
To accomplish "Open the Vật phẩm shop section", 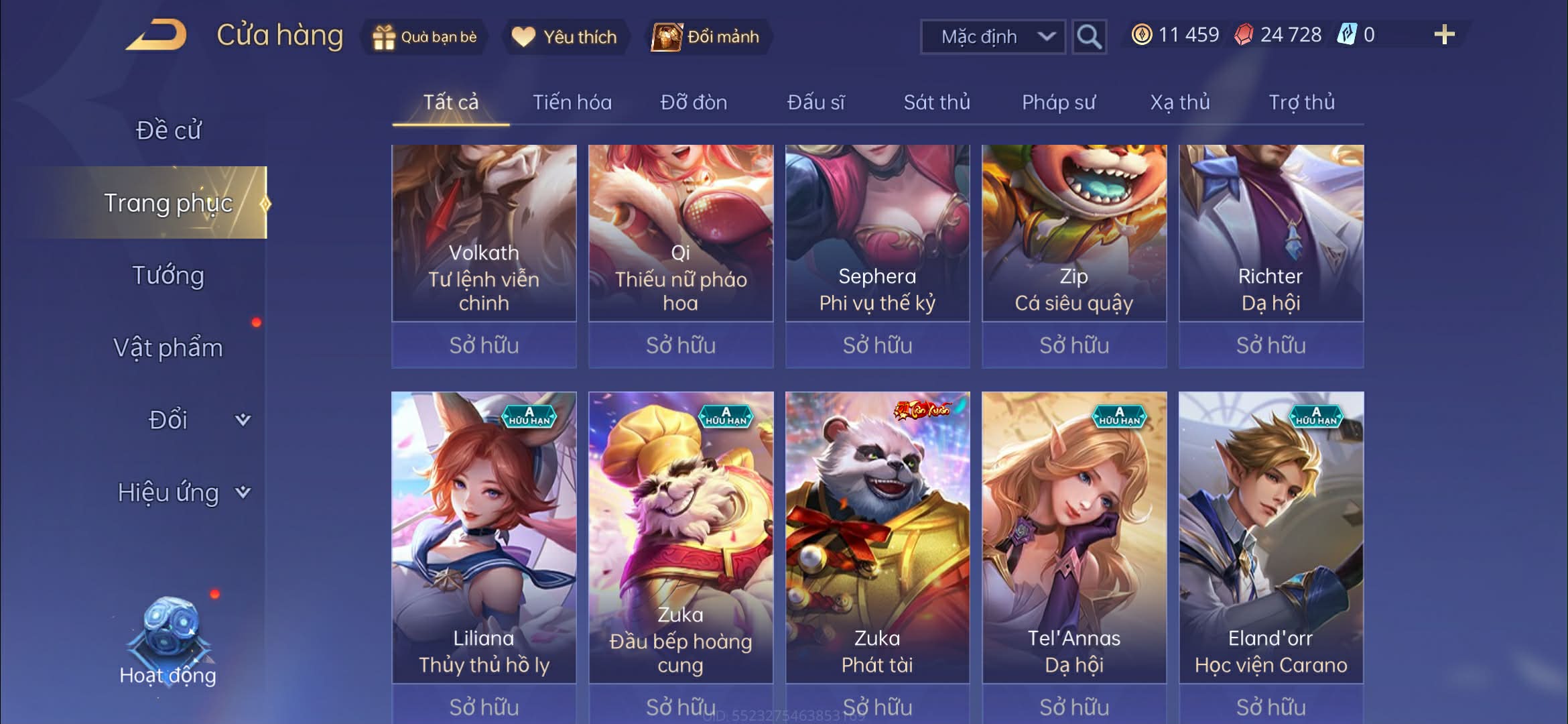I will tap(168, 348).
